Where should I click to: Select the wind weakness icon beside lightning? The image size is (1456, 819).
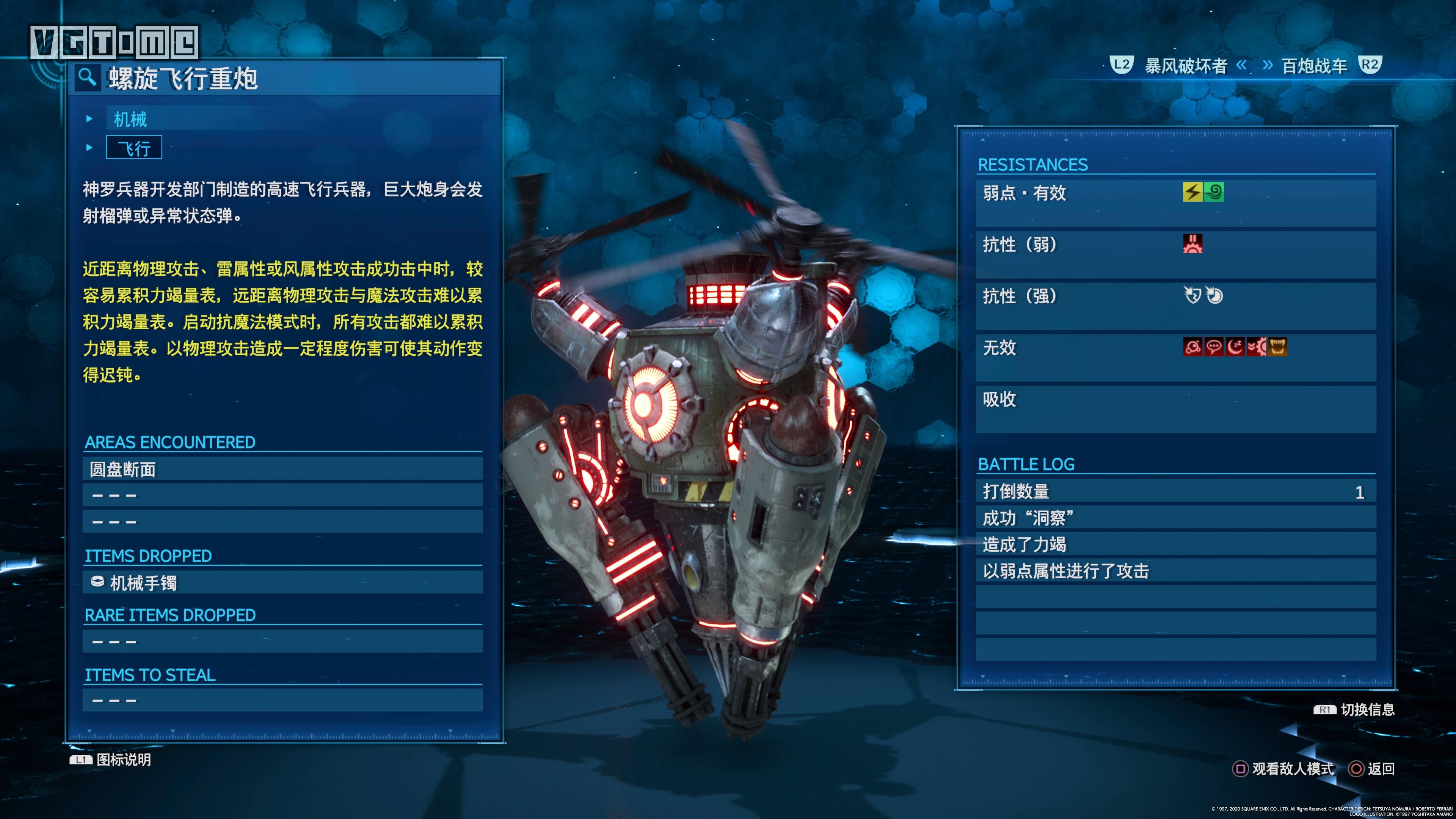tap(1214, 192)
